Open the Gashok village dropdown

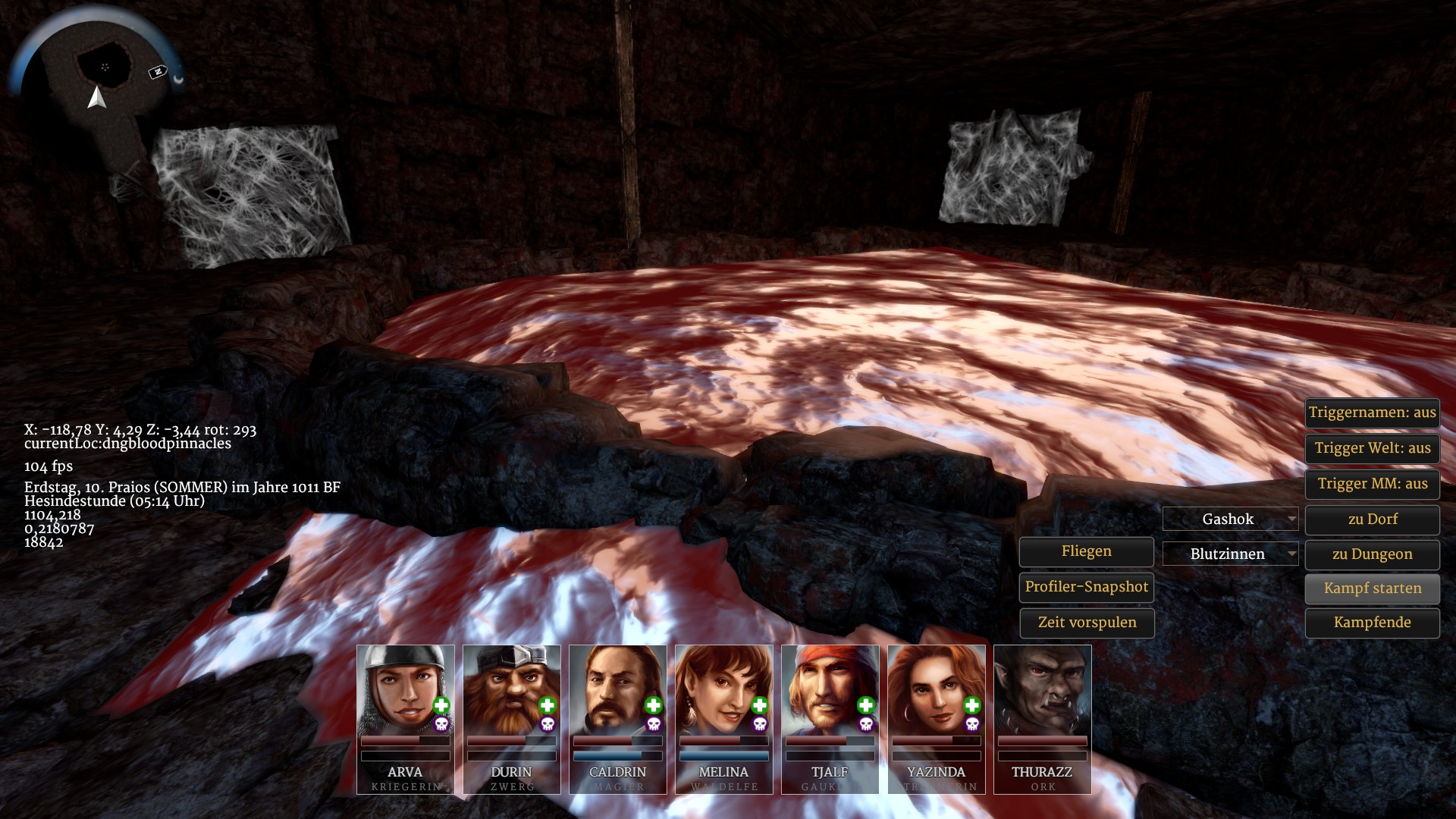pyautogui.click(x=1230, y=519)
